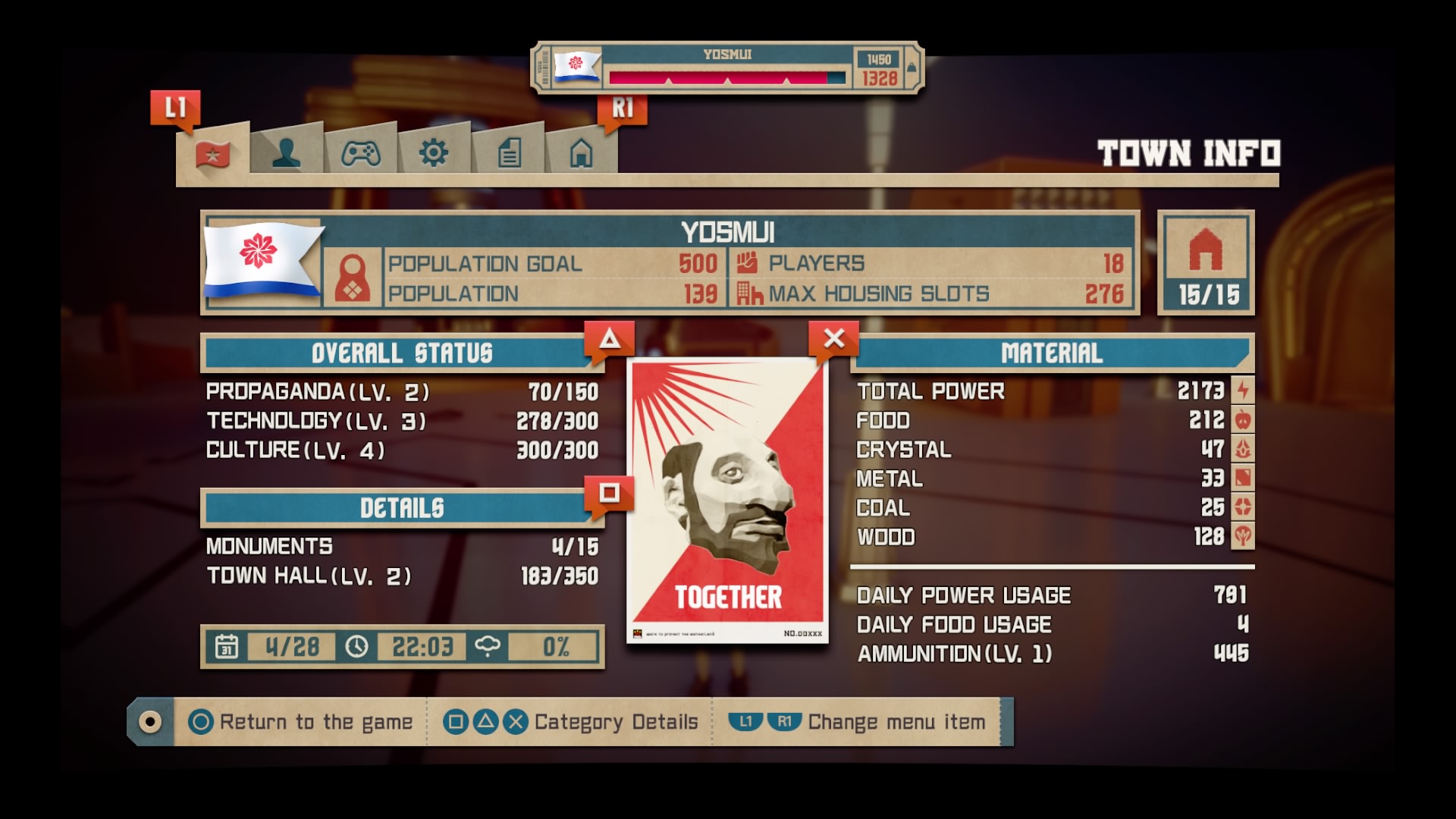
Task: Select the flag tab icon
Action: click(x=212, y=152)
